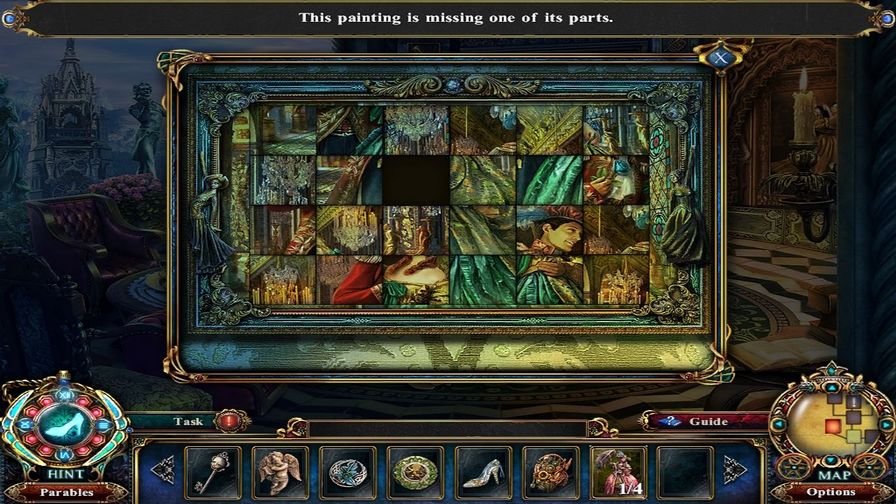Image resolution: width=896 pixels, height=504 pixels.
Task: Select the pink figurine item marked 1/4
Action: (618, 473)
